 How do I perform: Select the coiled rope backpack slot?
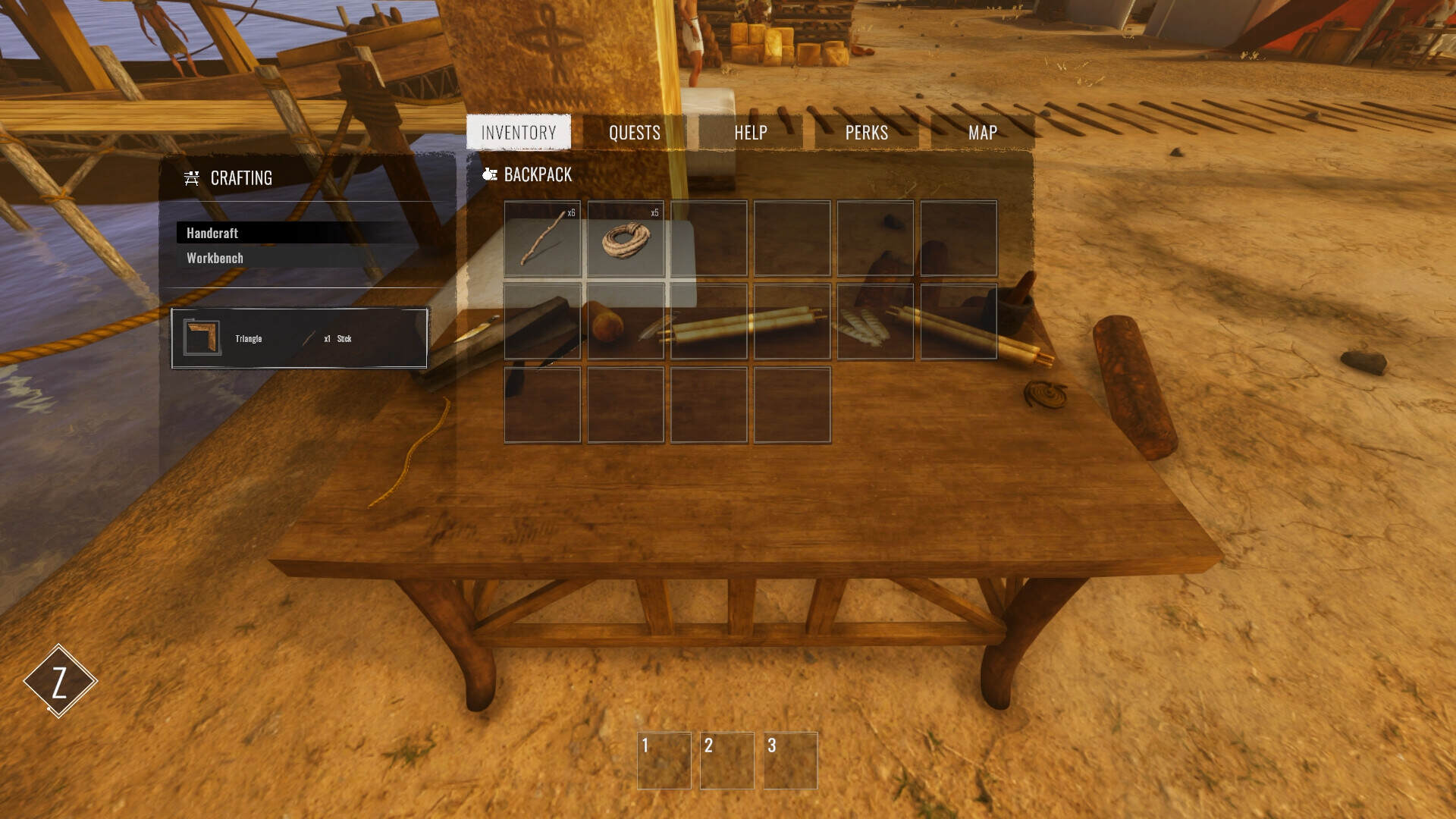click(626, 238)
